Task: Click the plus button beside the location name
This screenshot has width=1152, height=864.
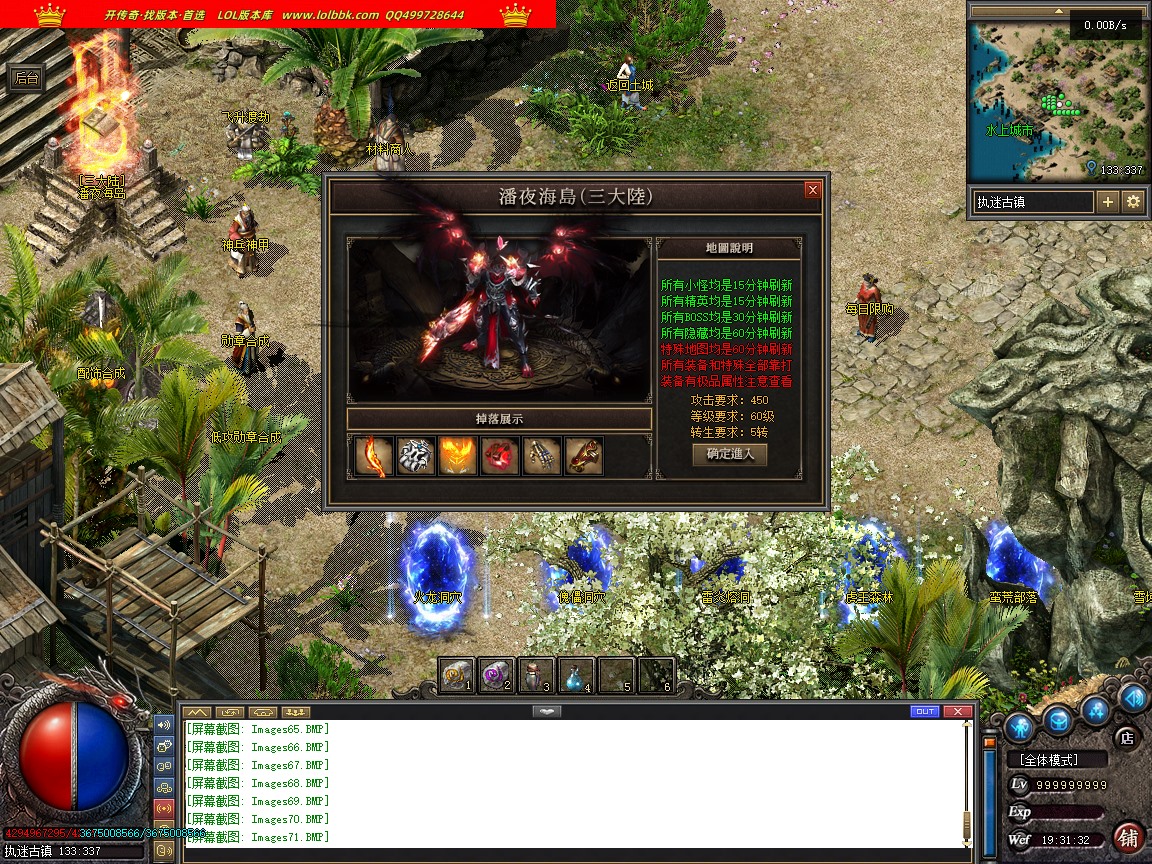Action: [1108, 202]
